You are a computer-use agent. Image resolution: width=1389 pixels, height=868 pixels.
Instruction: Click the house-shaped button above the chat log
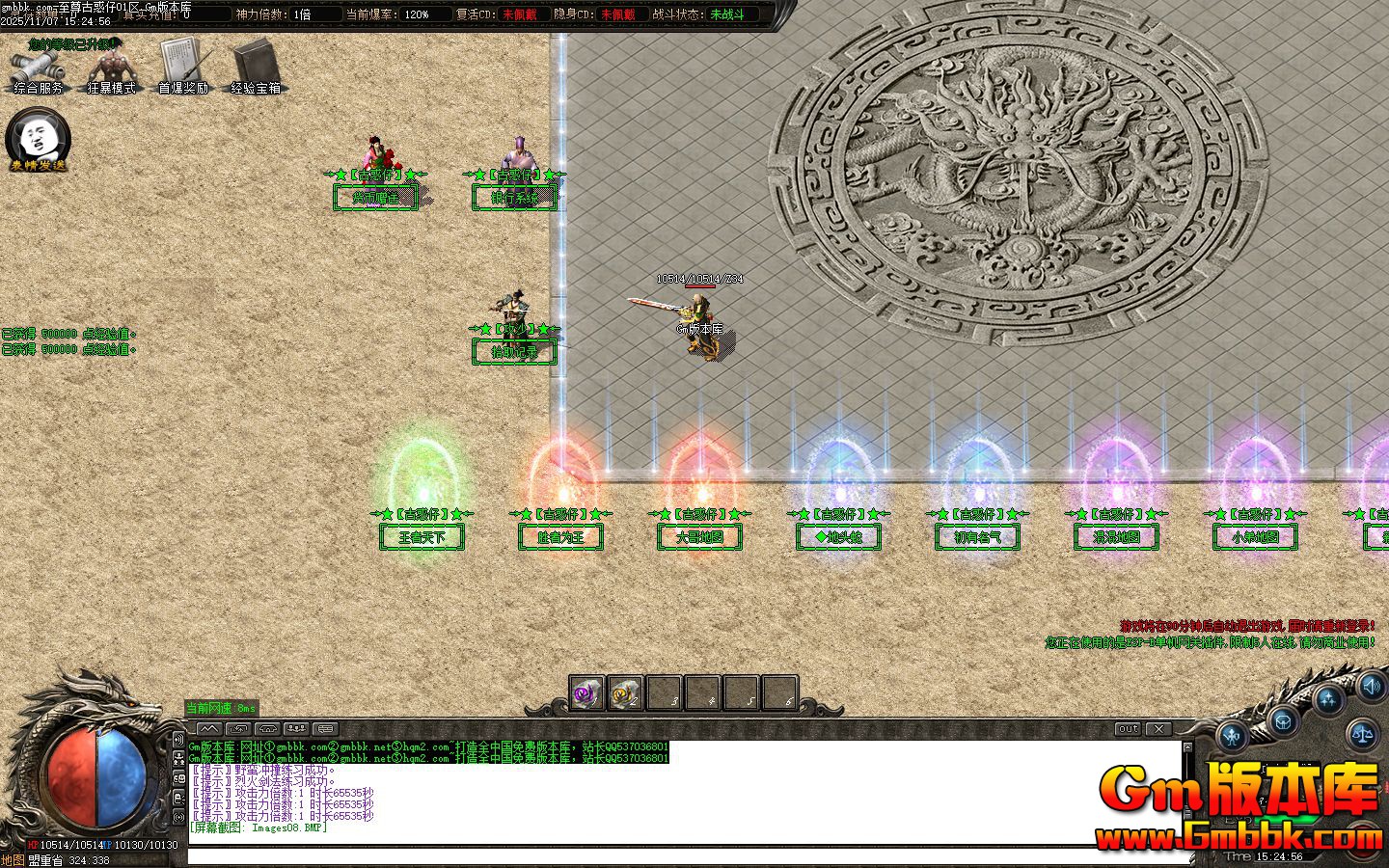268,729
